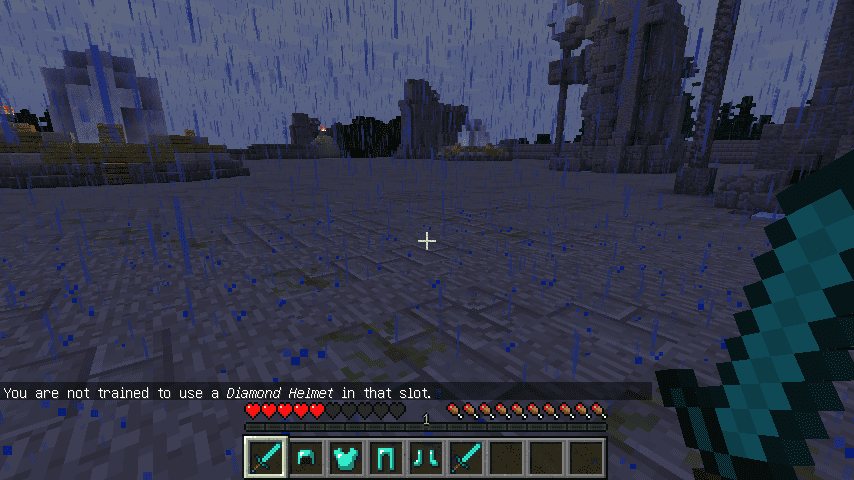
Task: Switch to the diamond boots slot
Action: pyautogui.click(x=426, y=457)
